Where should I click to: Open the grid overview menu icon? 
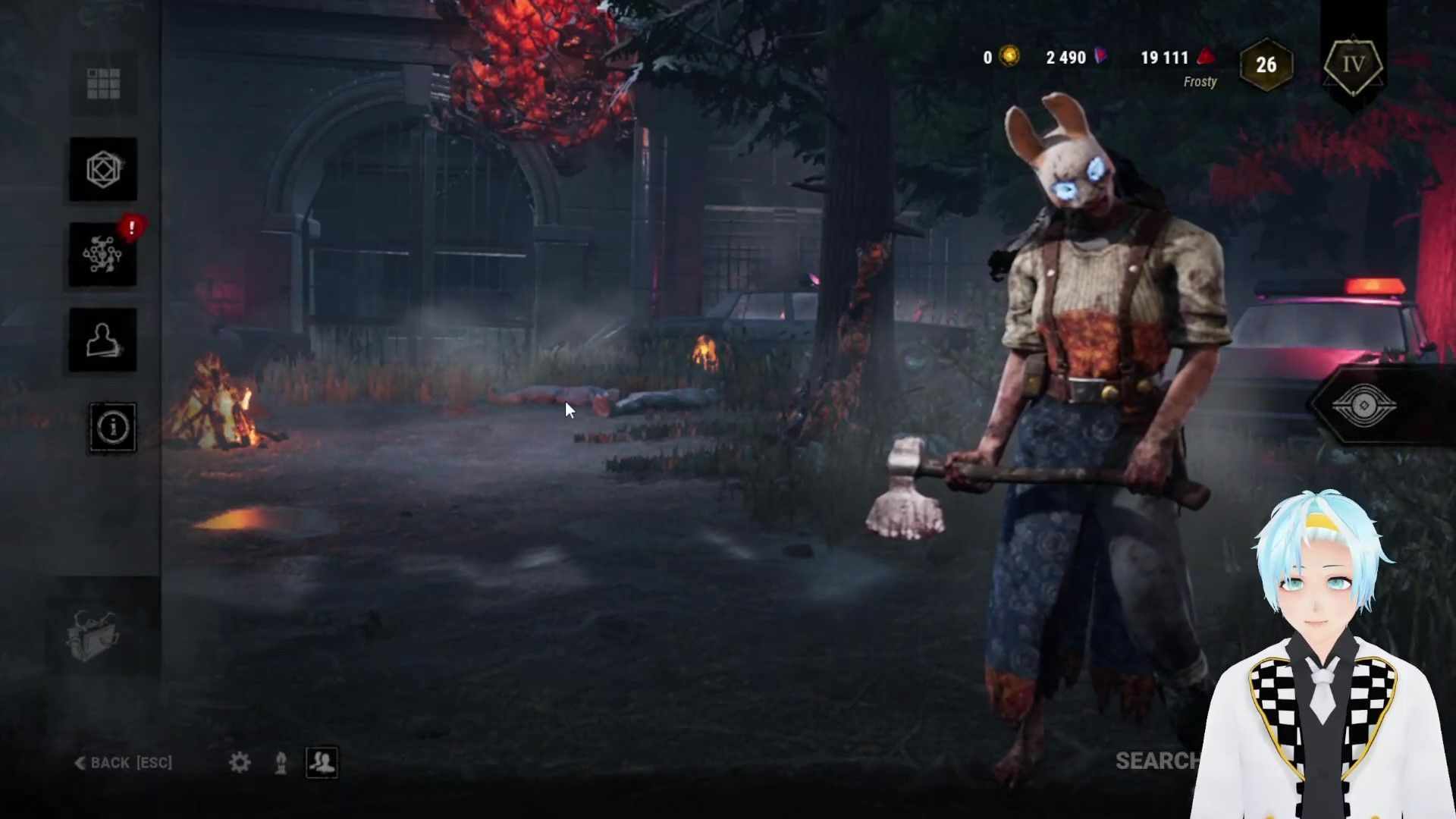point(103,83)
